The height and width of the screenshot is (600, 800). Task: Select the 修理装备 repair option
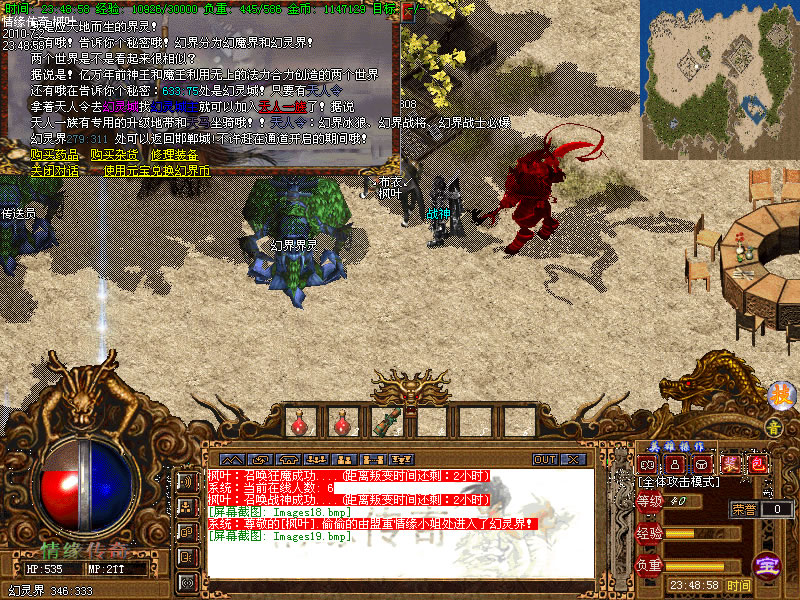tap(174, 155)
